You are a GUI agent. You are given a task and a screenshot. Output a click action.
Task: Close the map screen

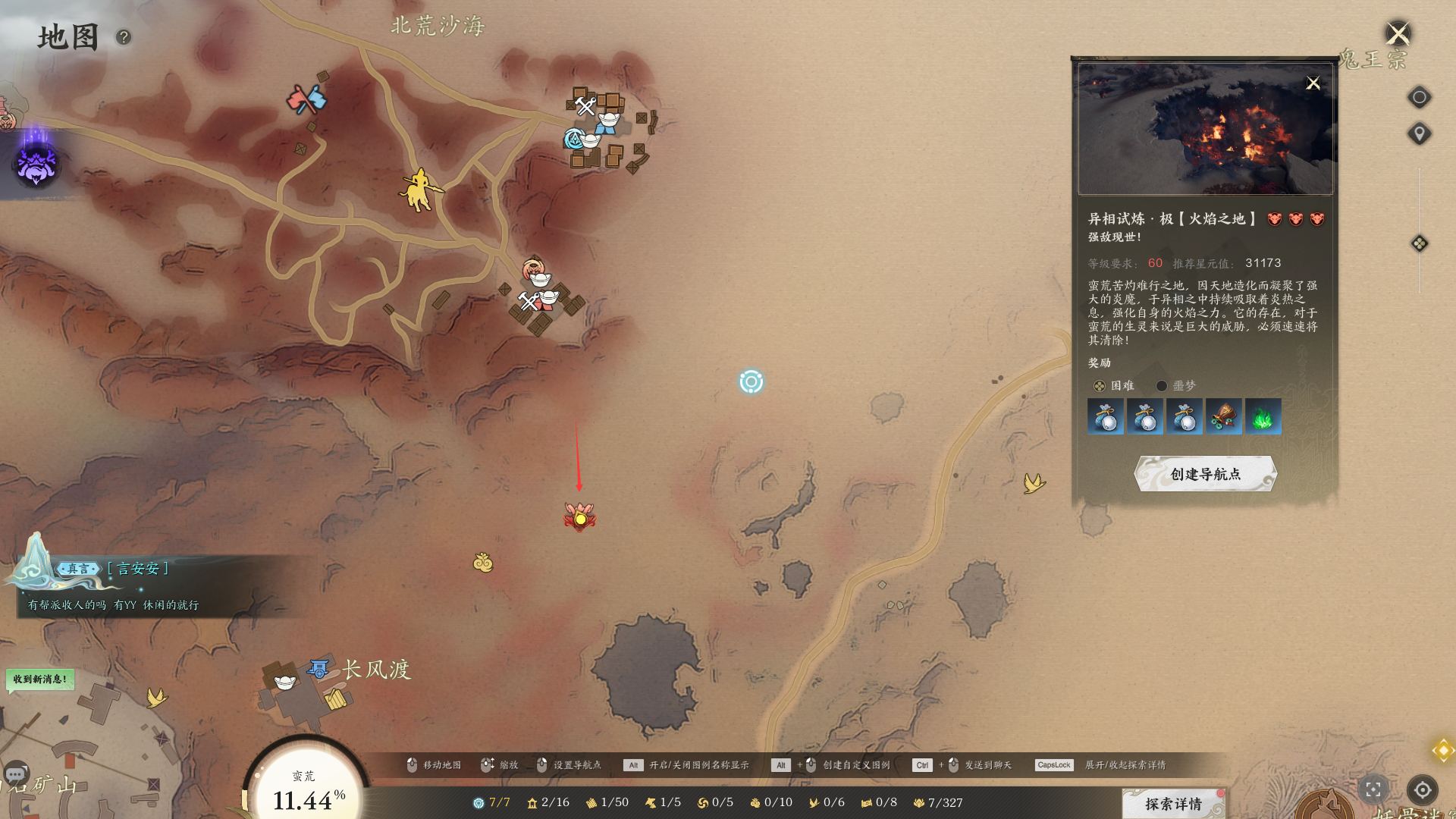[x=1397, y=34]
